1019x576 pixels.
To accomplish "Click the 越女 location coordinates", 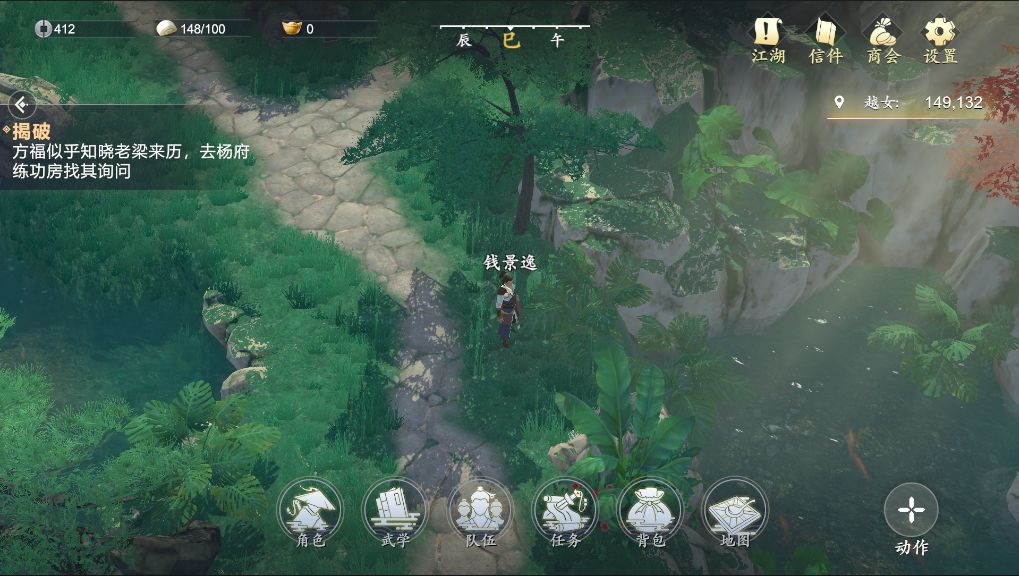I will click(x=908, y=102).
